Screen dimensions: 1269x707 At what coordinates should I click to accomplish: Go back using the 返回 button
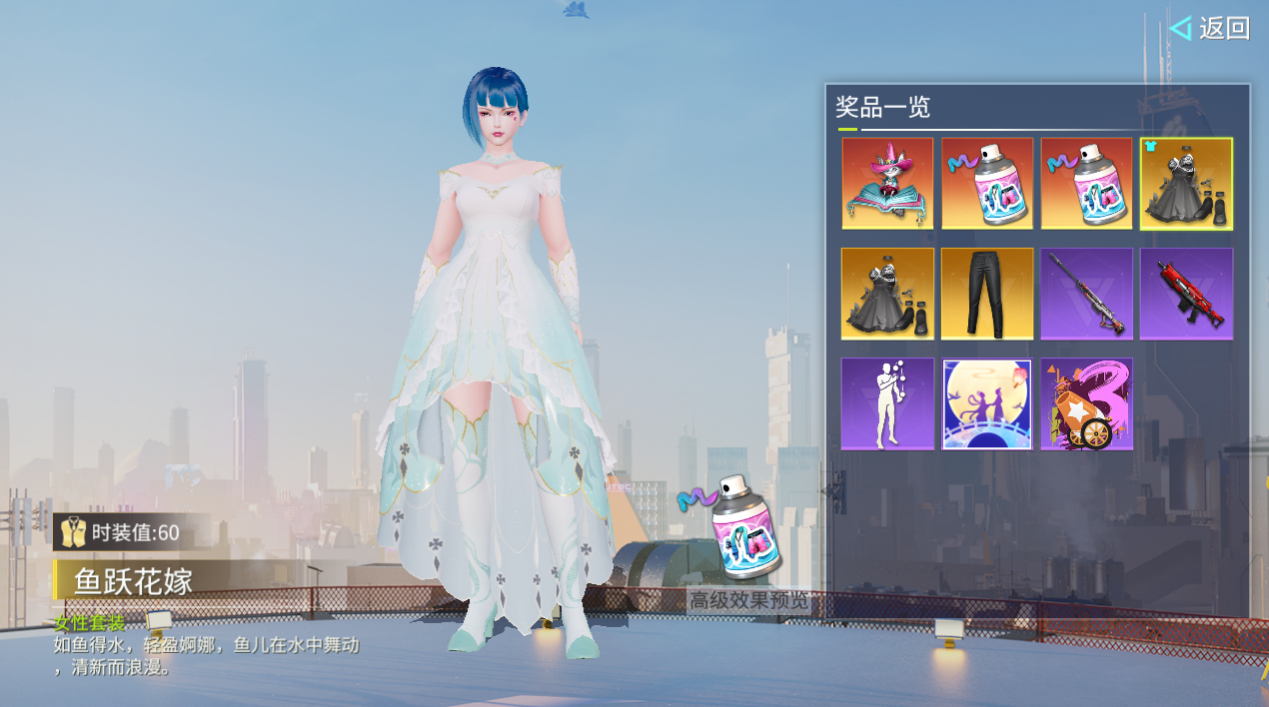click(x=1212, y=28)
